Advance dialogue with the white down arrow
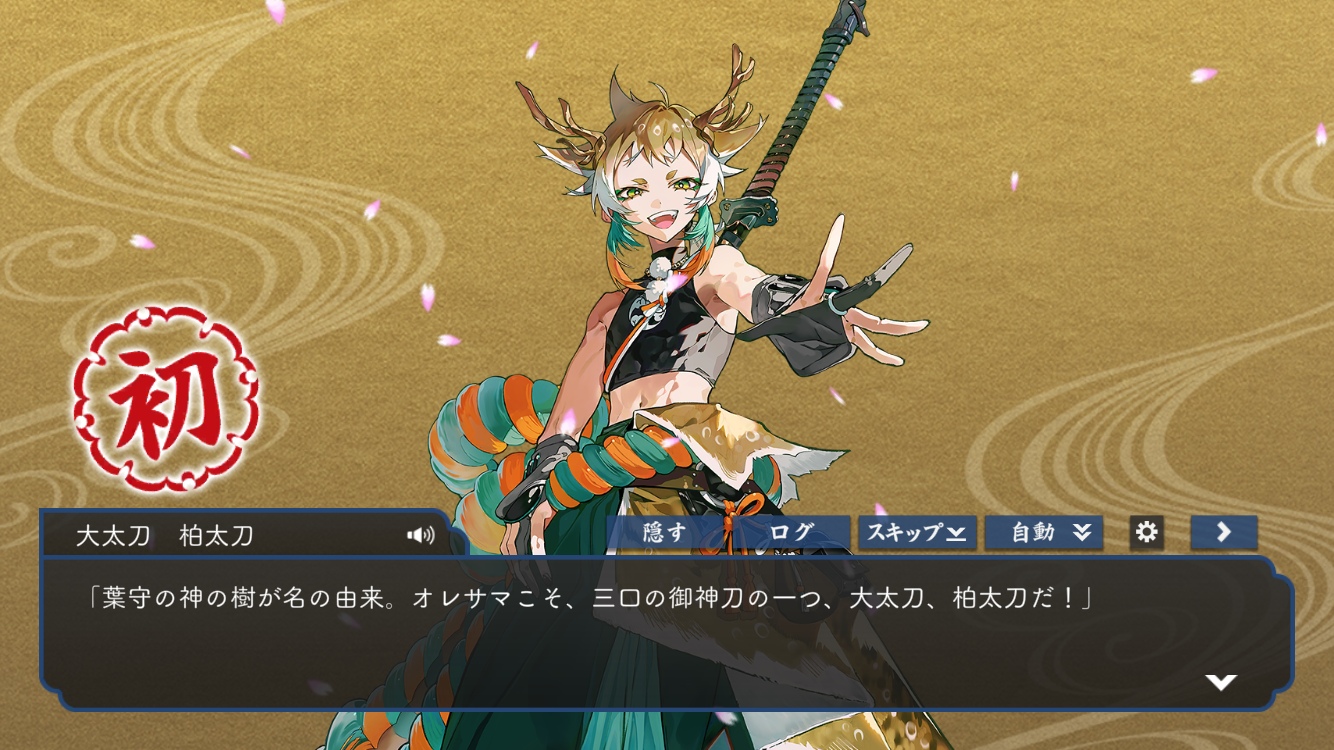 point(1221,682)
